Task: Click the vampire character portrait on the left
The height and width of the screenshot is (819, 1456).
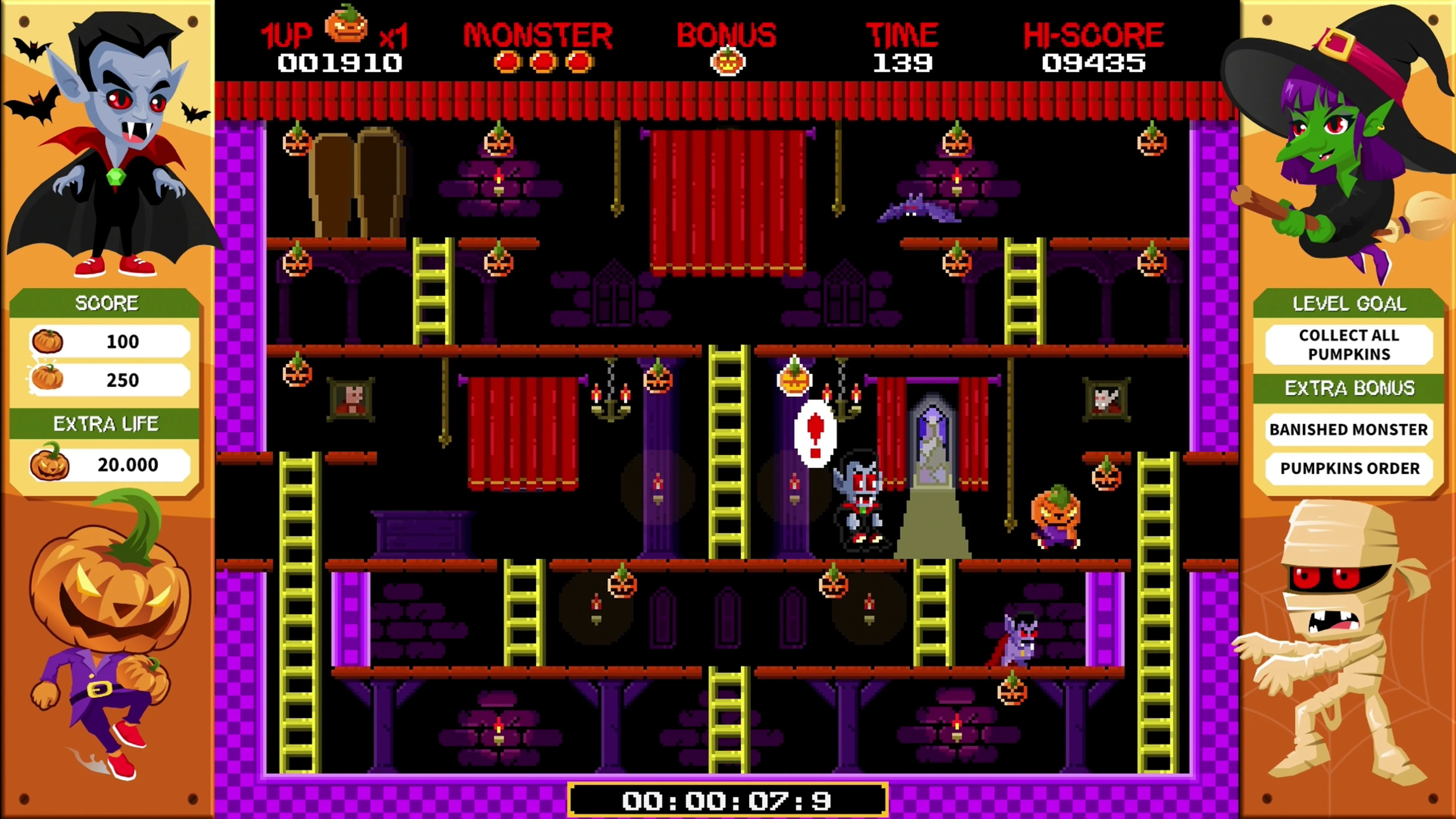Action: point(113,141)
